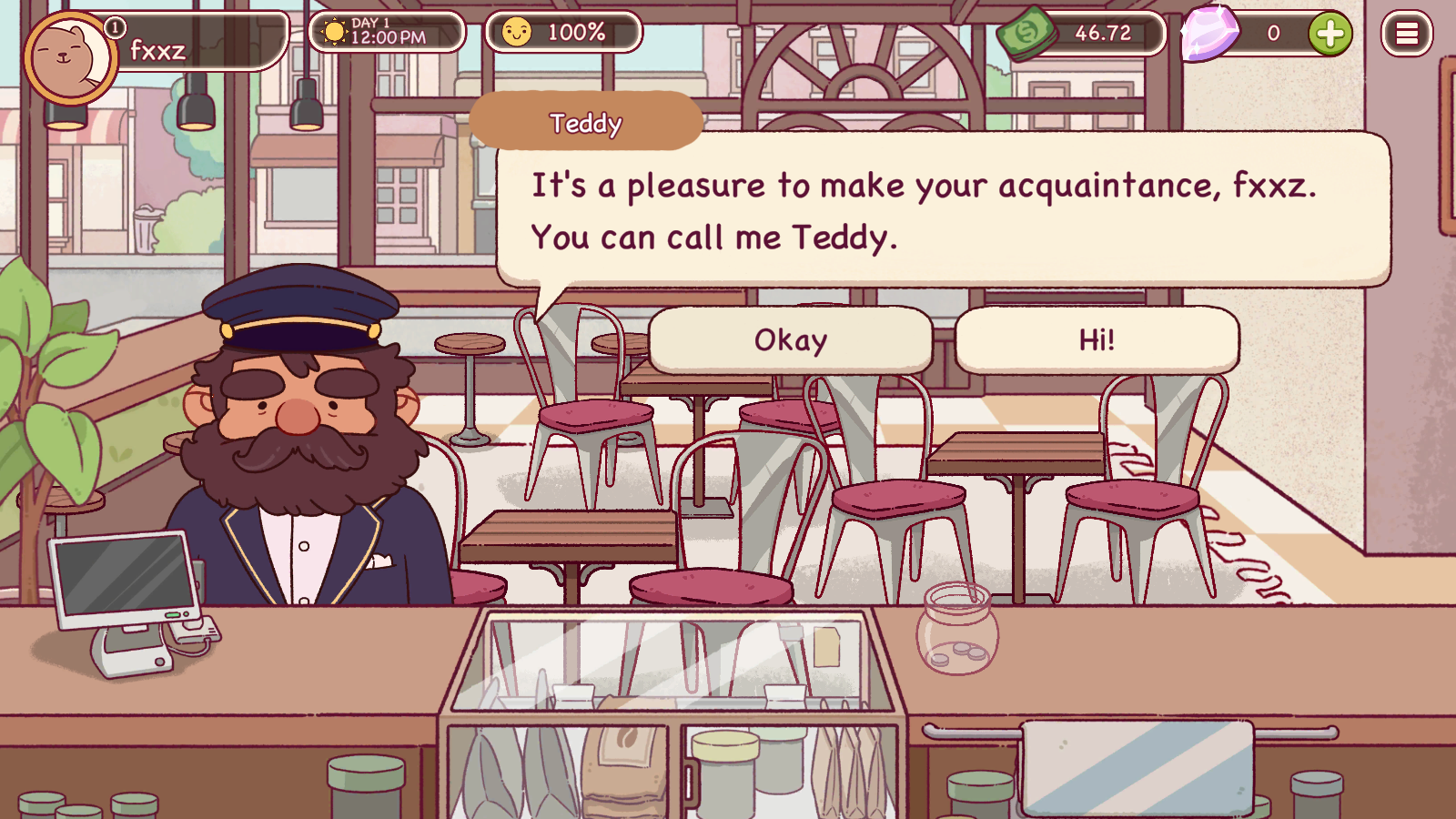Open the fxxz player profile portrait

[69, 57]
